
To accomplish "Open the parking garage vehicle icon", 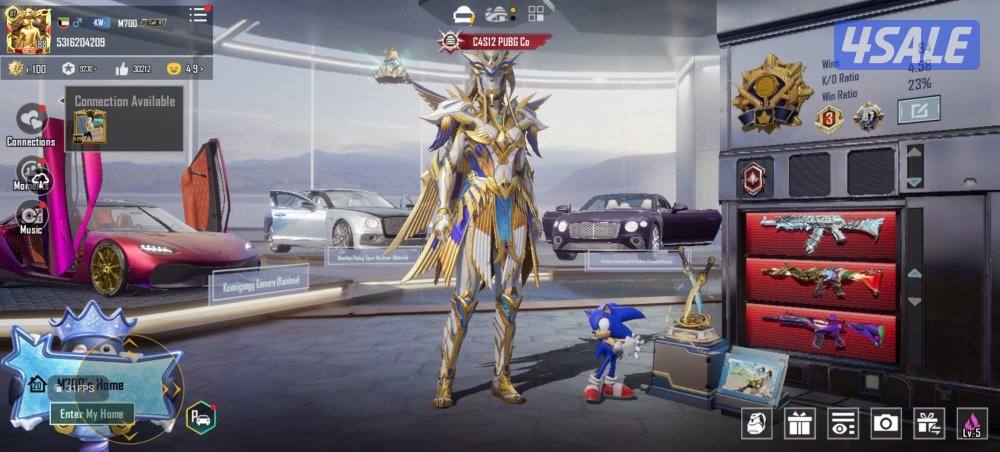I will pyautogui.click(x=200, y=416).
